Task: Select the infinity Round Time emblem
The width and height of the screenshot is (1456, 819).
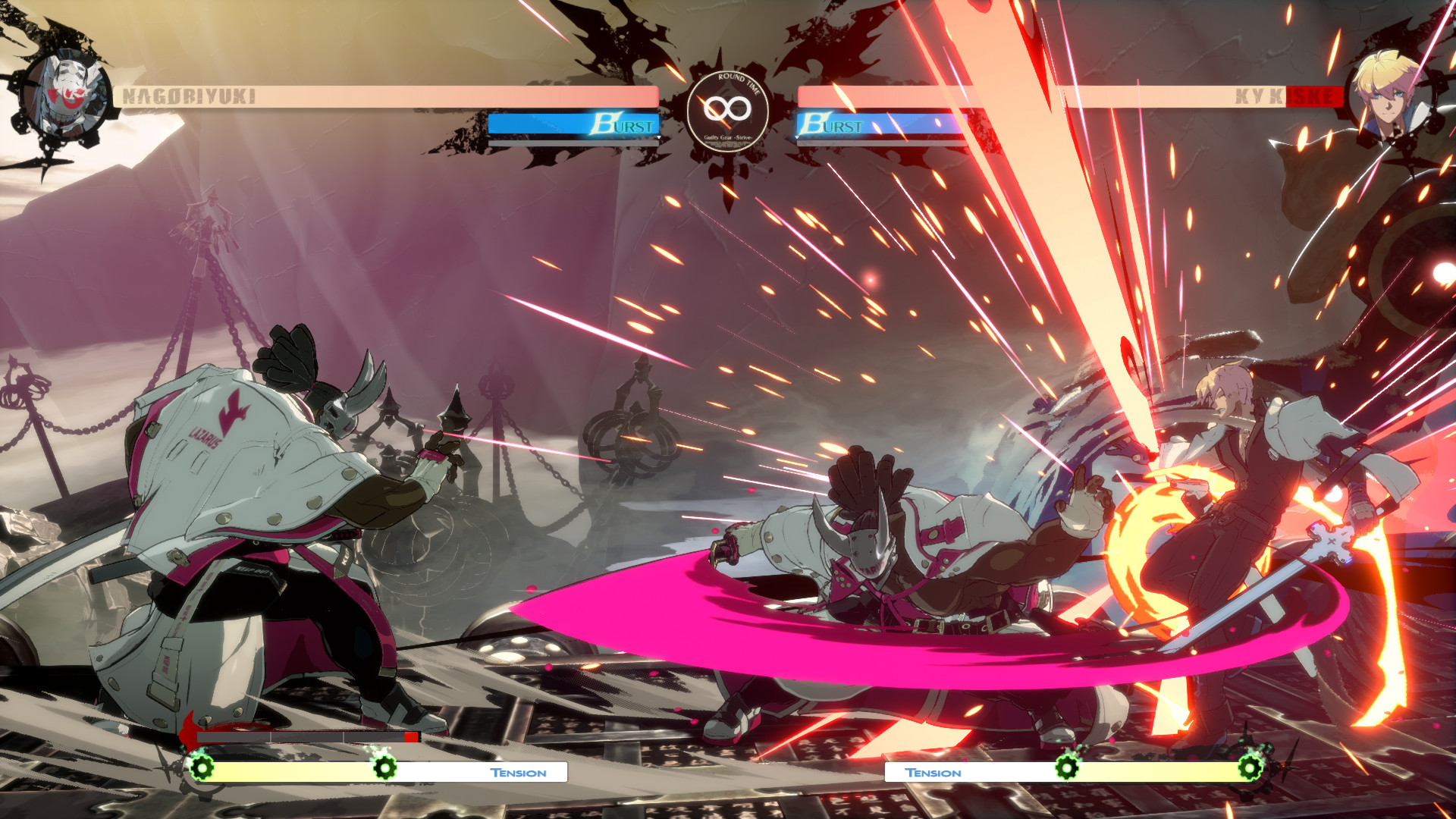Action: pos(729,108)
